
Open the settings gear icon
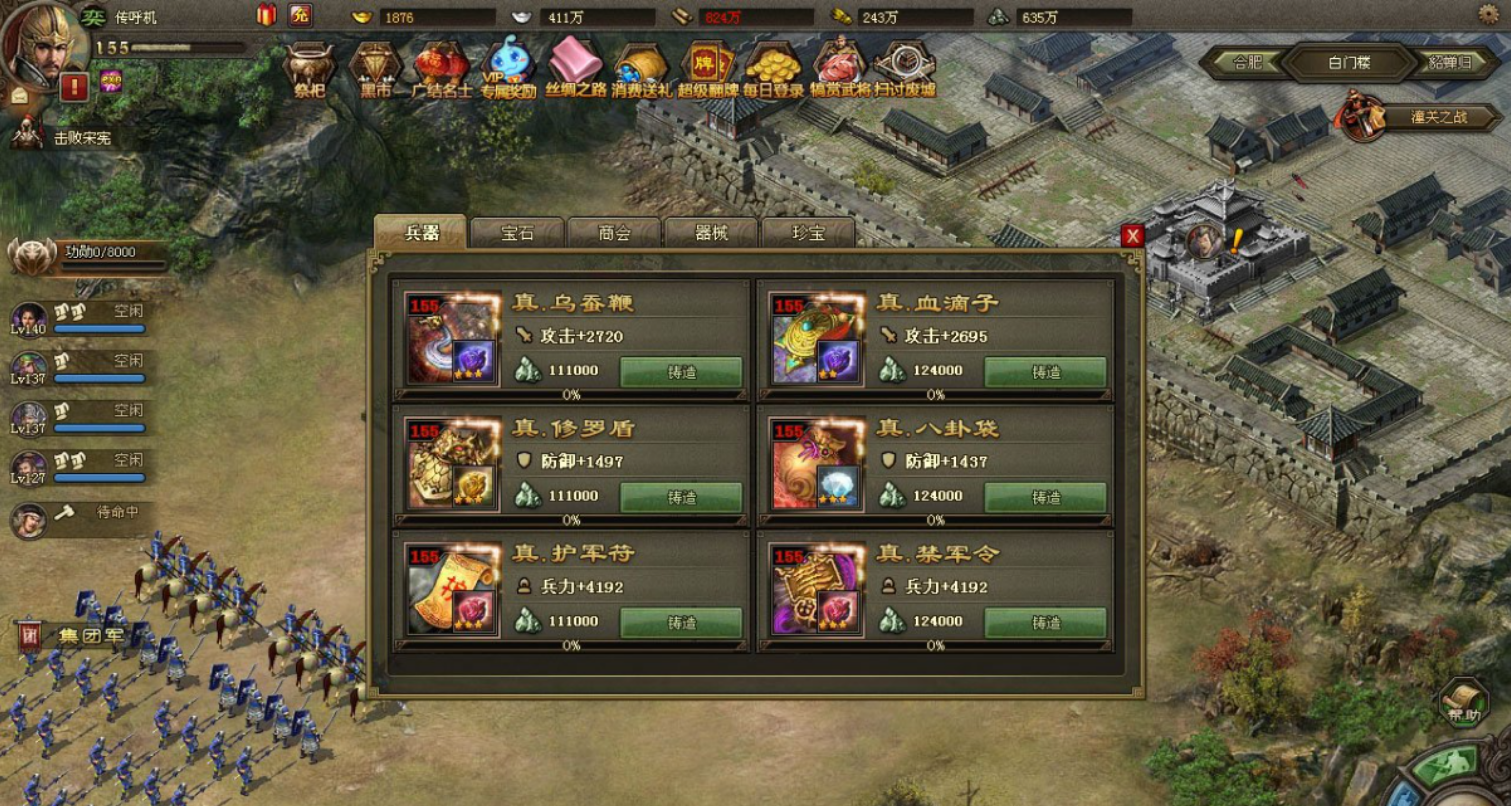(x=1489, y=14)
